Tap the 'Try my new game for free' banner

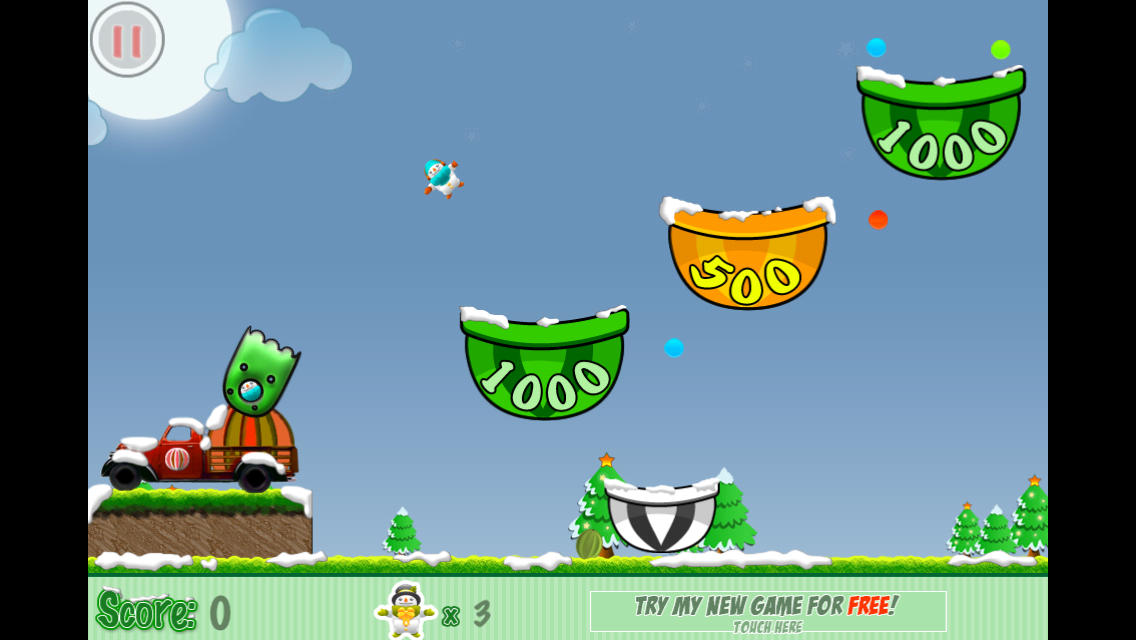(767, 611)
